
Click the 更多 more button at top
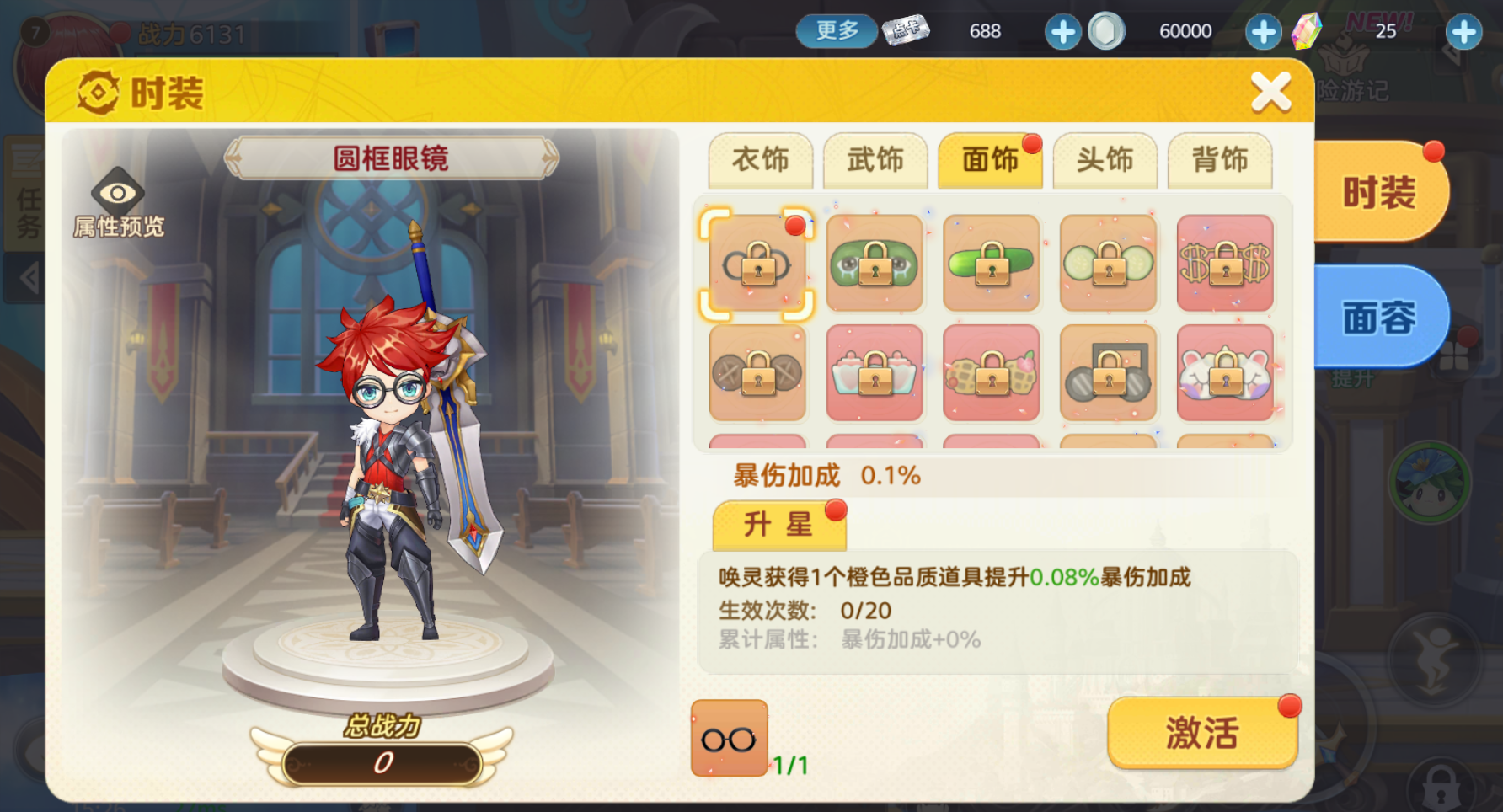pos(835,30)
